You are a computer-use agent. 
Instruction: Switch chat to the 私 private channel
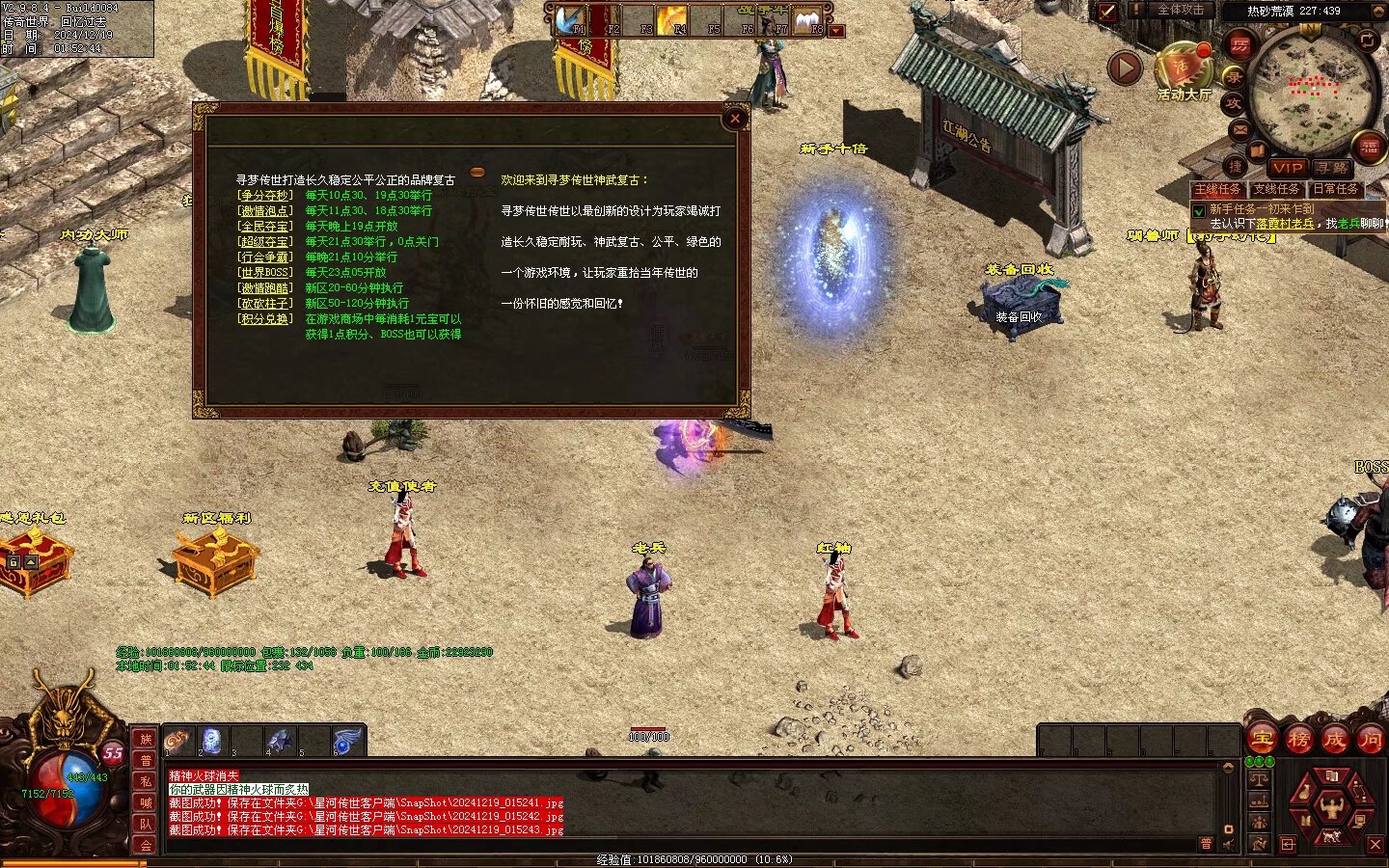tap(146, 781)
